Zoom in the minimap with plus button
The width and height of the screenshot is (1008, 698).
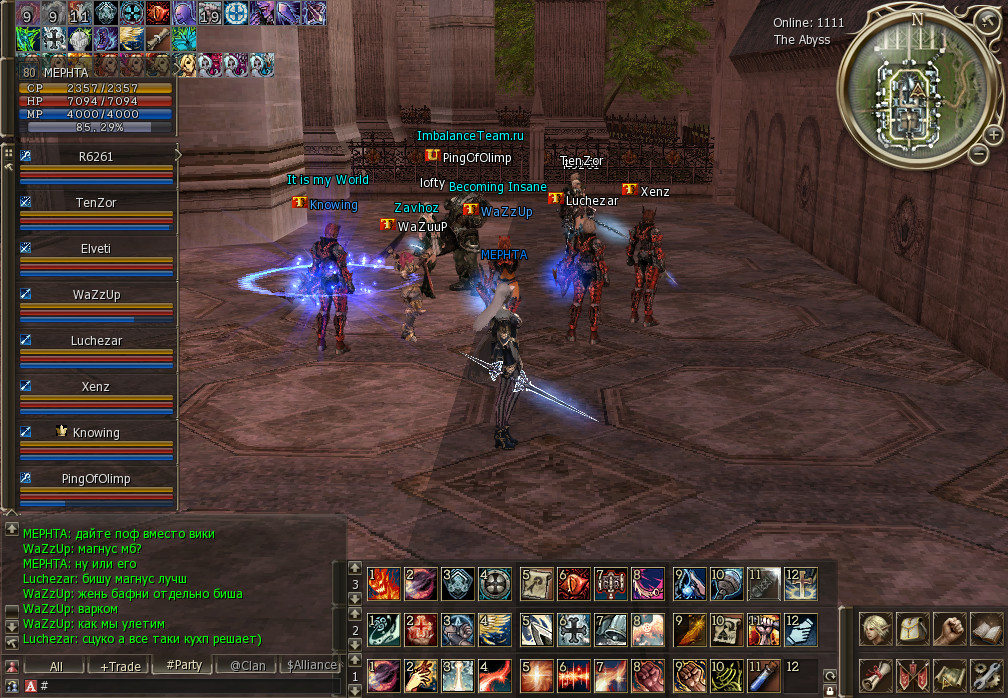(x=993, y=134)
